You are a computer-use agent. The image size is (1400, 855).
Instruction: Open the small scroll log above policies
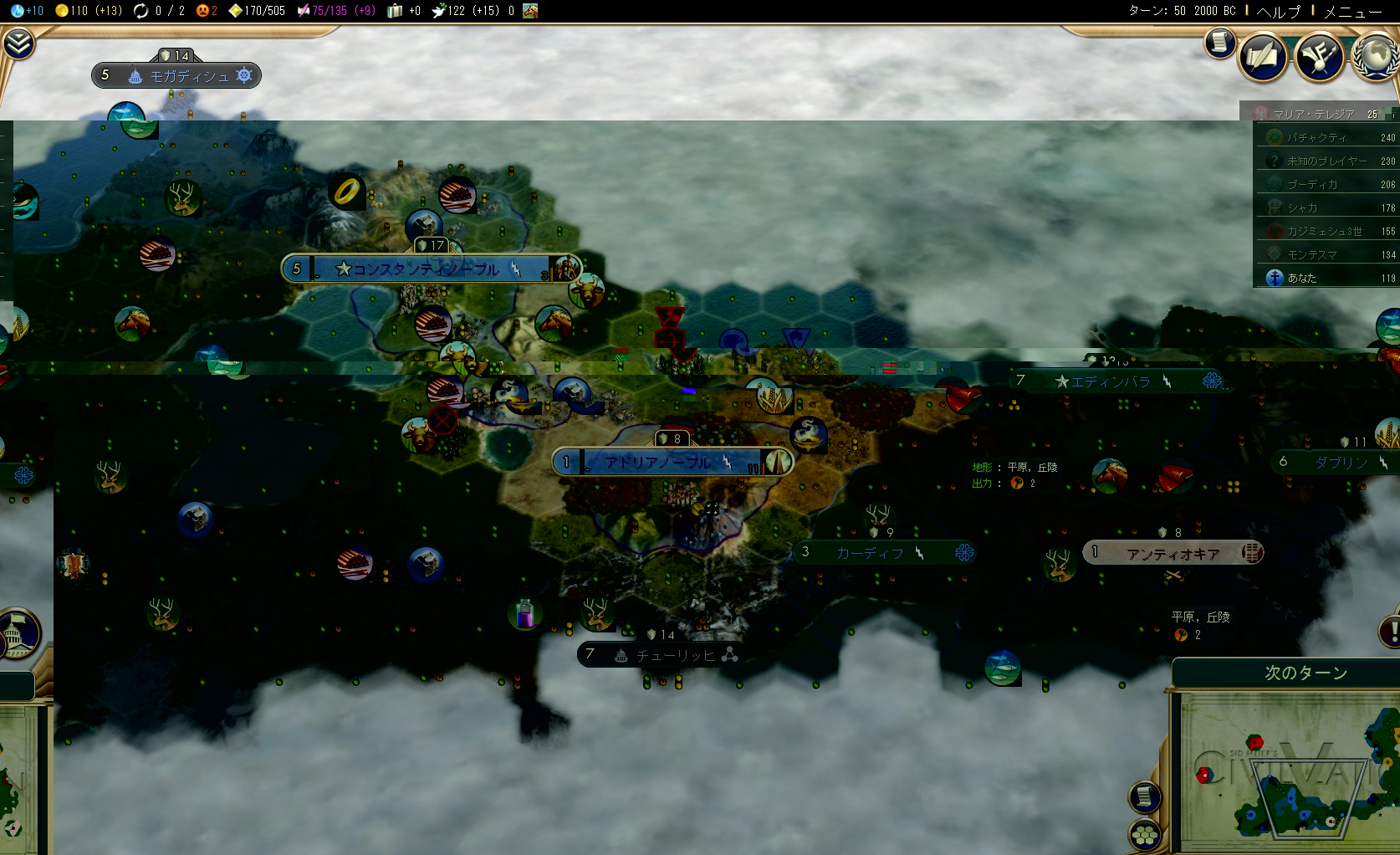click(1220, 42)
